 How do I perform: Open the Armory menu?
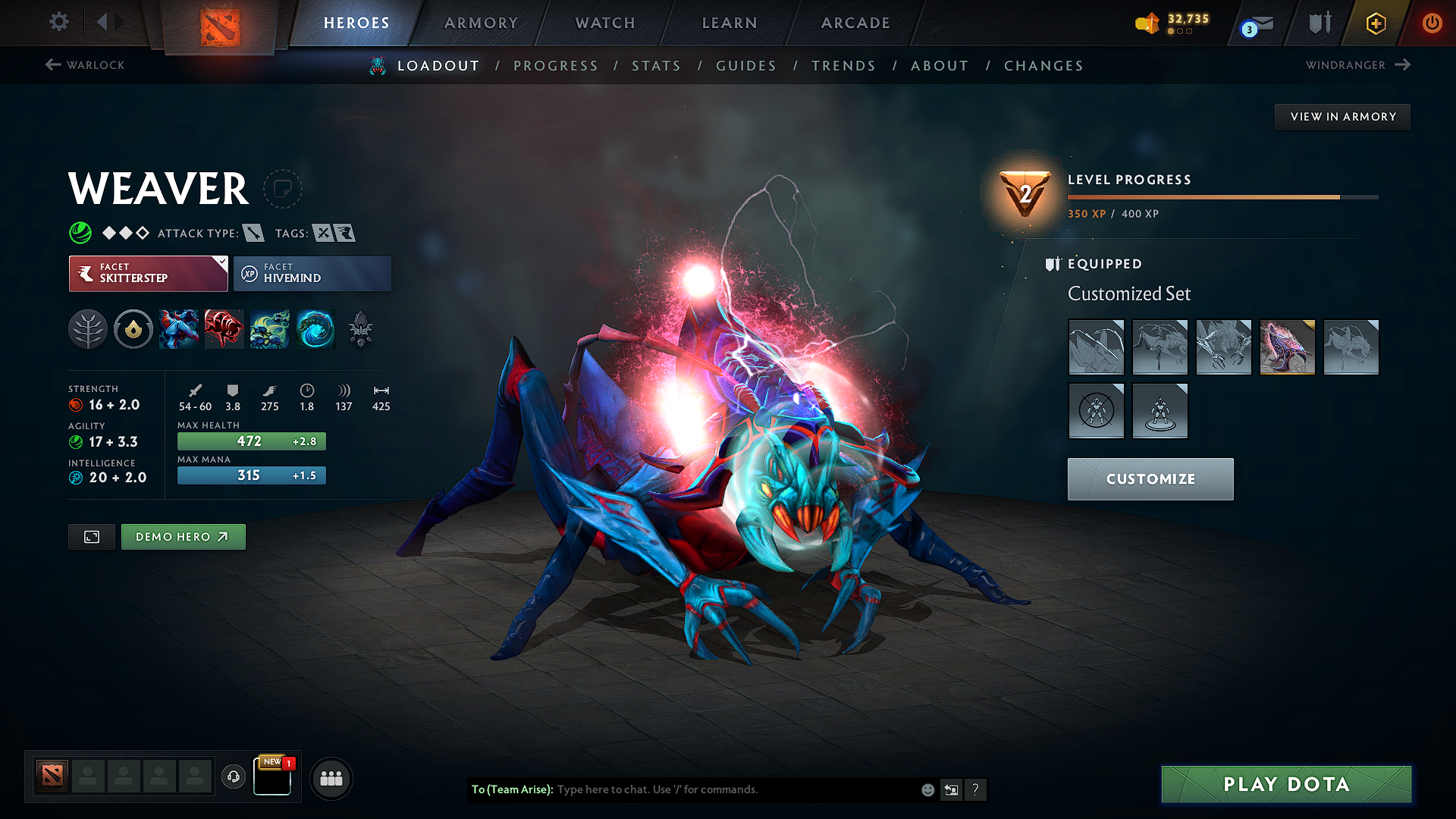coord(480,23)
